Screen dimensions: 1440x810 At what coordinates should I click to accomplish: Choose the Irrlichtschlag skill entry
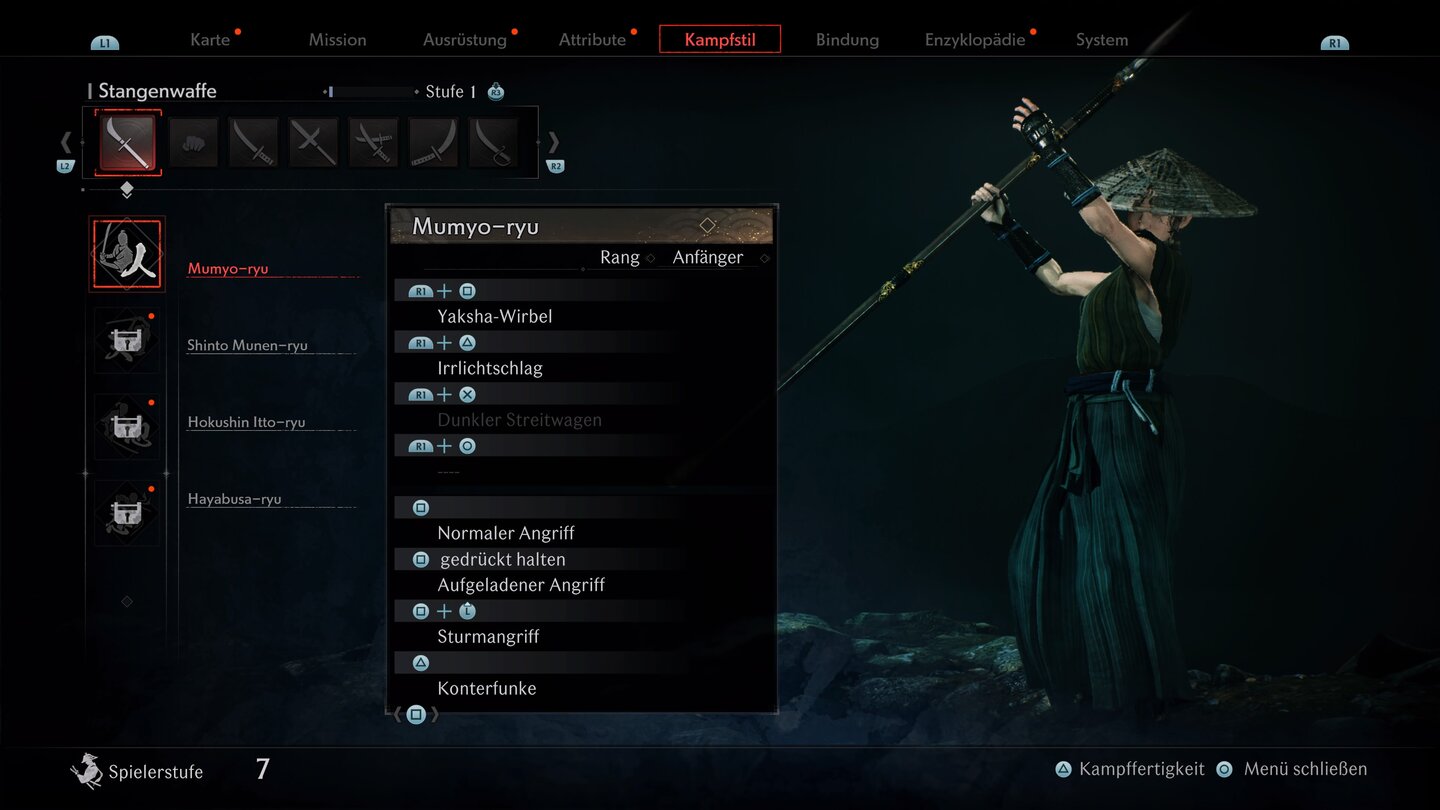point(490,368)
